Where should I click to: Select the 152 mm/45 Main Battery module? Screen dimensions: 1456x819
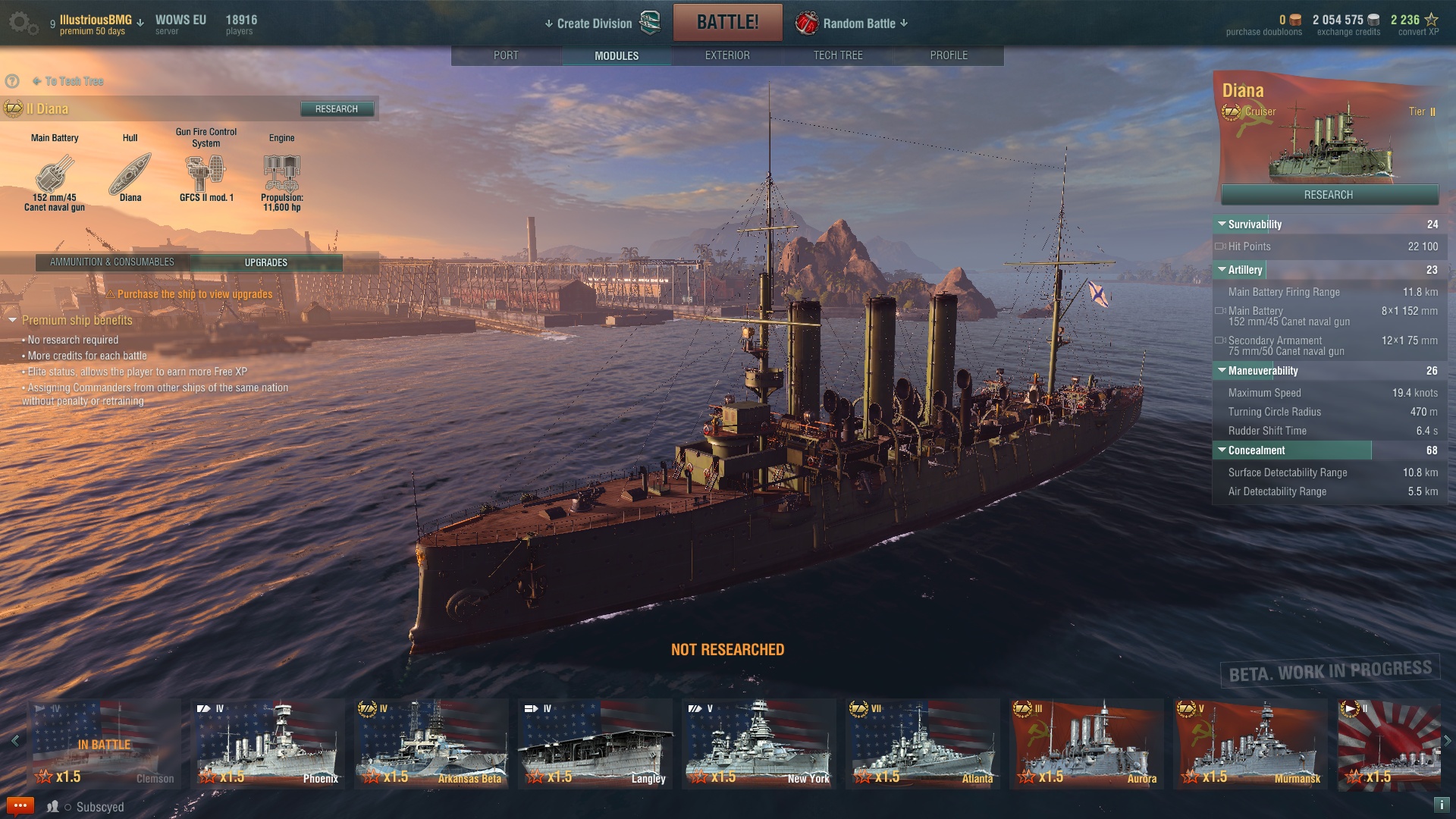[x=55, y=175]
